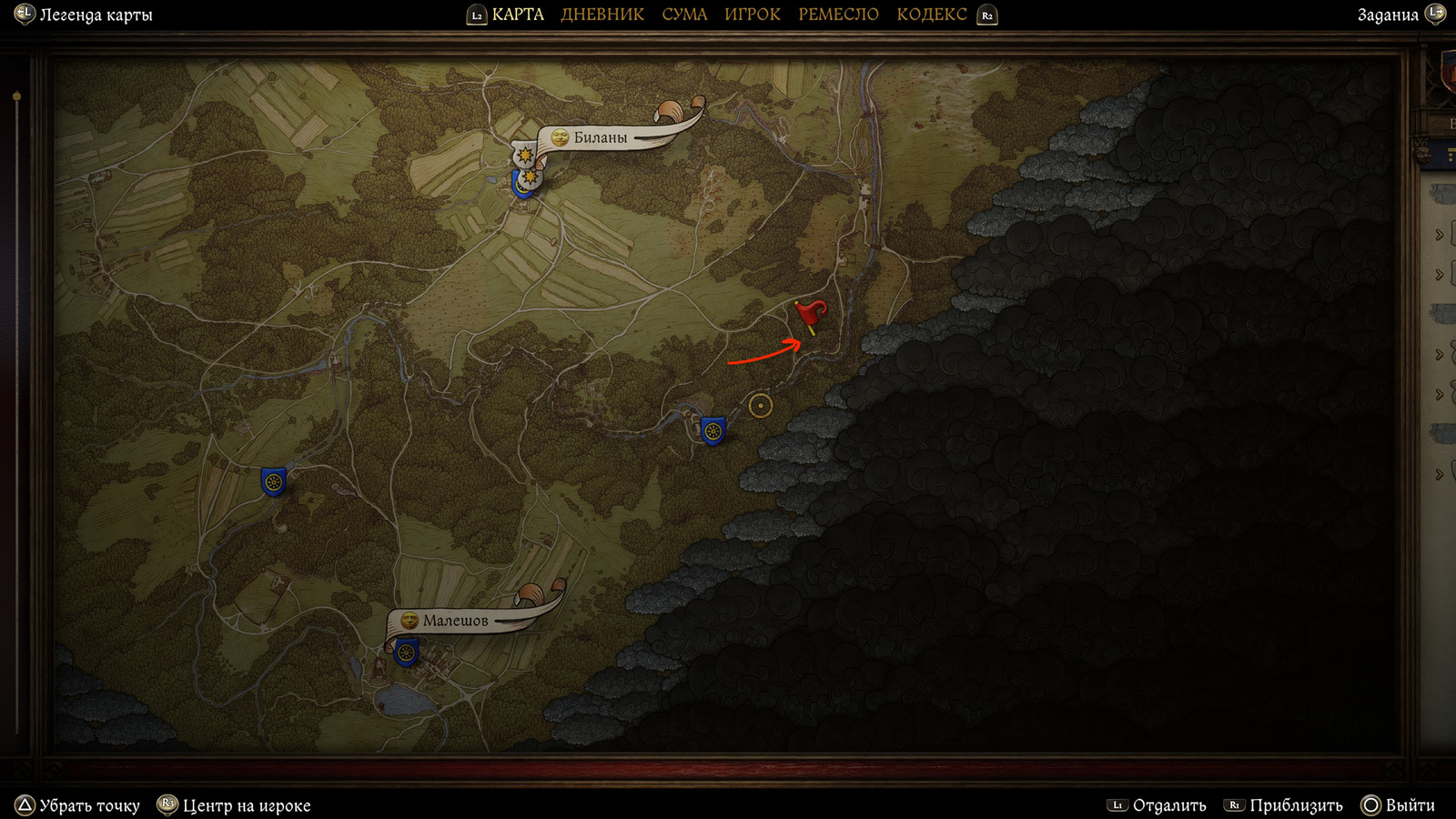Show the Легенда карты panel
The width and height of the screenshot is (1456, 819).
tap(95, 15)
